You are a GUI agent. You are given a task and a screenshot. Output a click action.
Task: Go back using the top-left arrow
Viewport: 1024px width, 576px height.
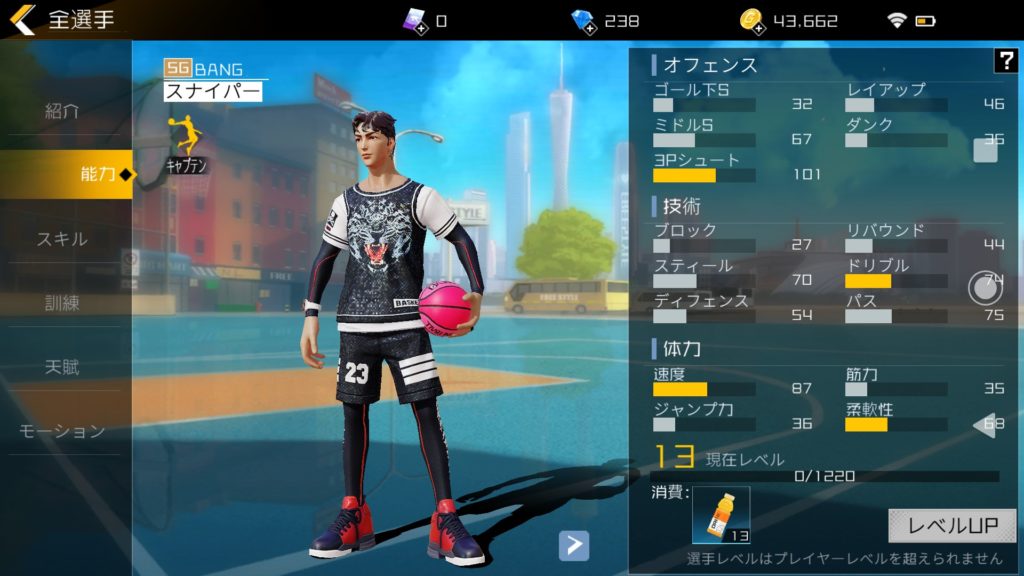[22, 20]
